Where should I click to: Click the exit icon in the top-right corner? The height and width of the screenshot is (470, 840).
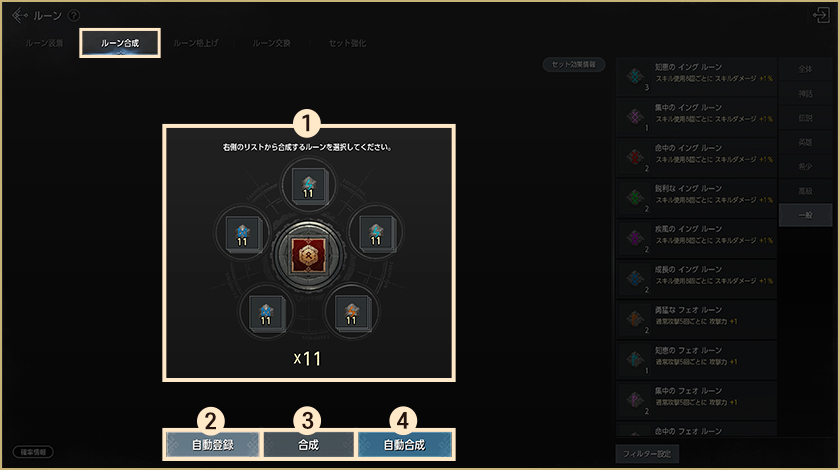[x=822, y=15]
